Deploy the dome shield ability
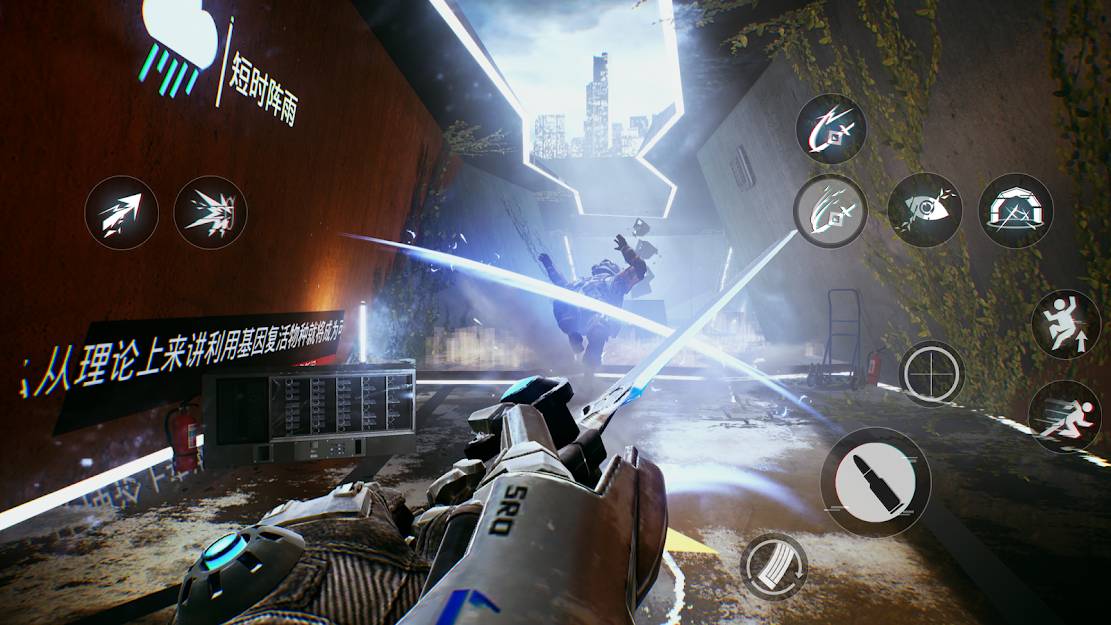1111x625 pixels. [x=1015, y=210]
